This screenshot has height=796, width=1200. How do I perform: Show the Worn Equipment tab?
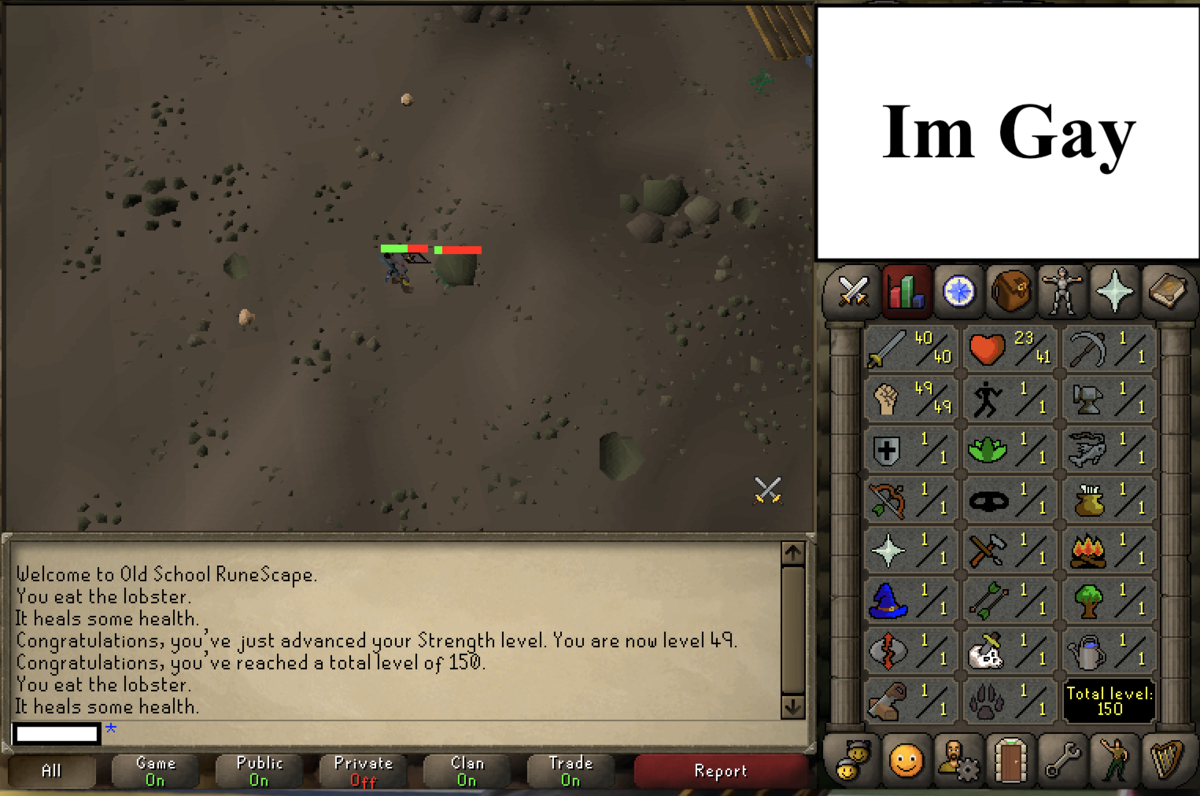point(1062,292)
